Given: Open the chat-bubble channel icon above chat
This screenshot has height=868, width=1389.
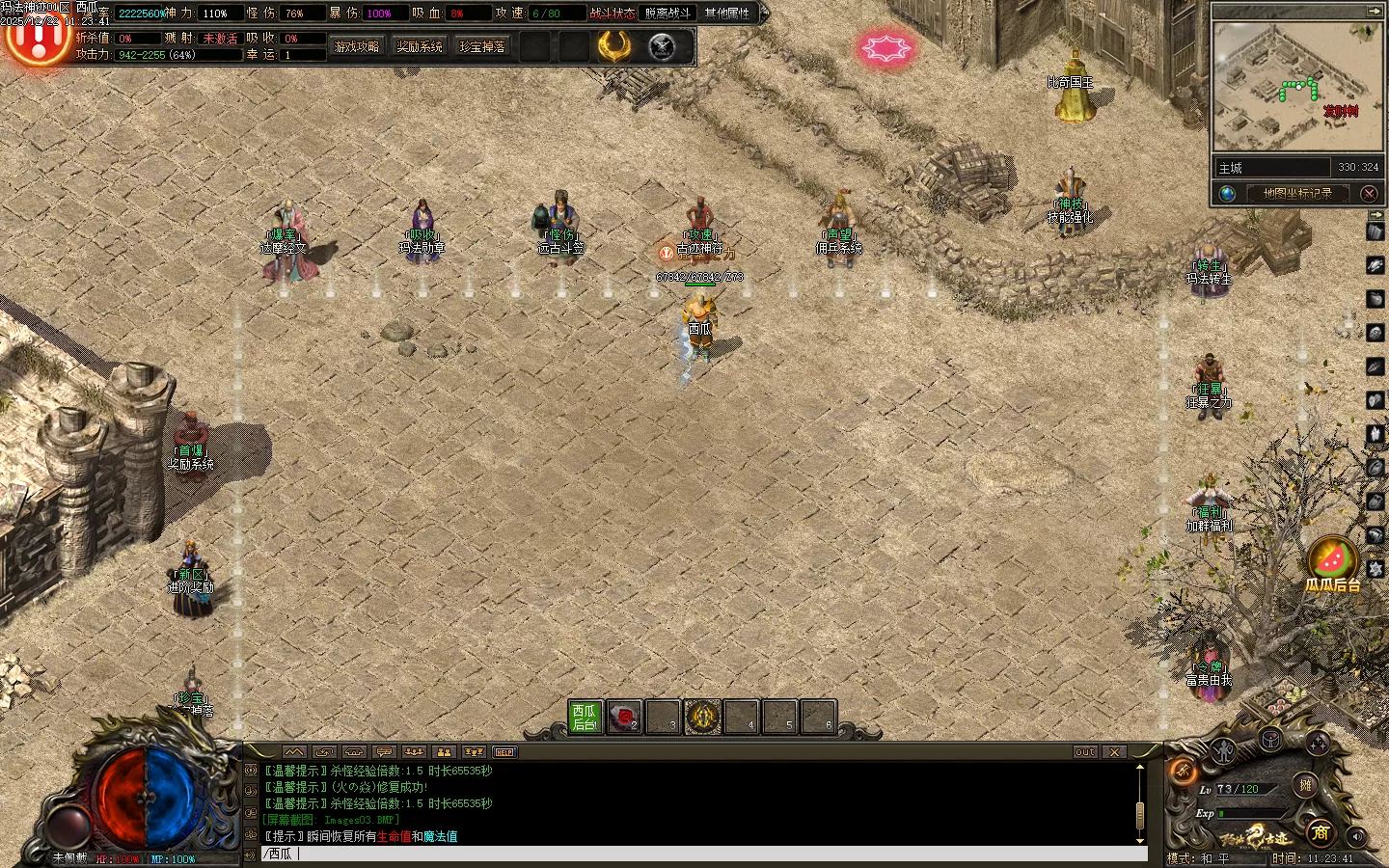Looking at the screenshot, I should [385, 751].
